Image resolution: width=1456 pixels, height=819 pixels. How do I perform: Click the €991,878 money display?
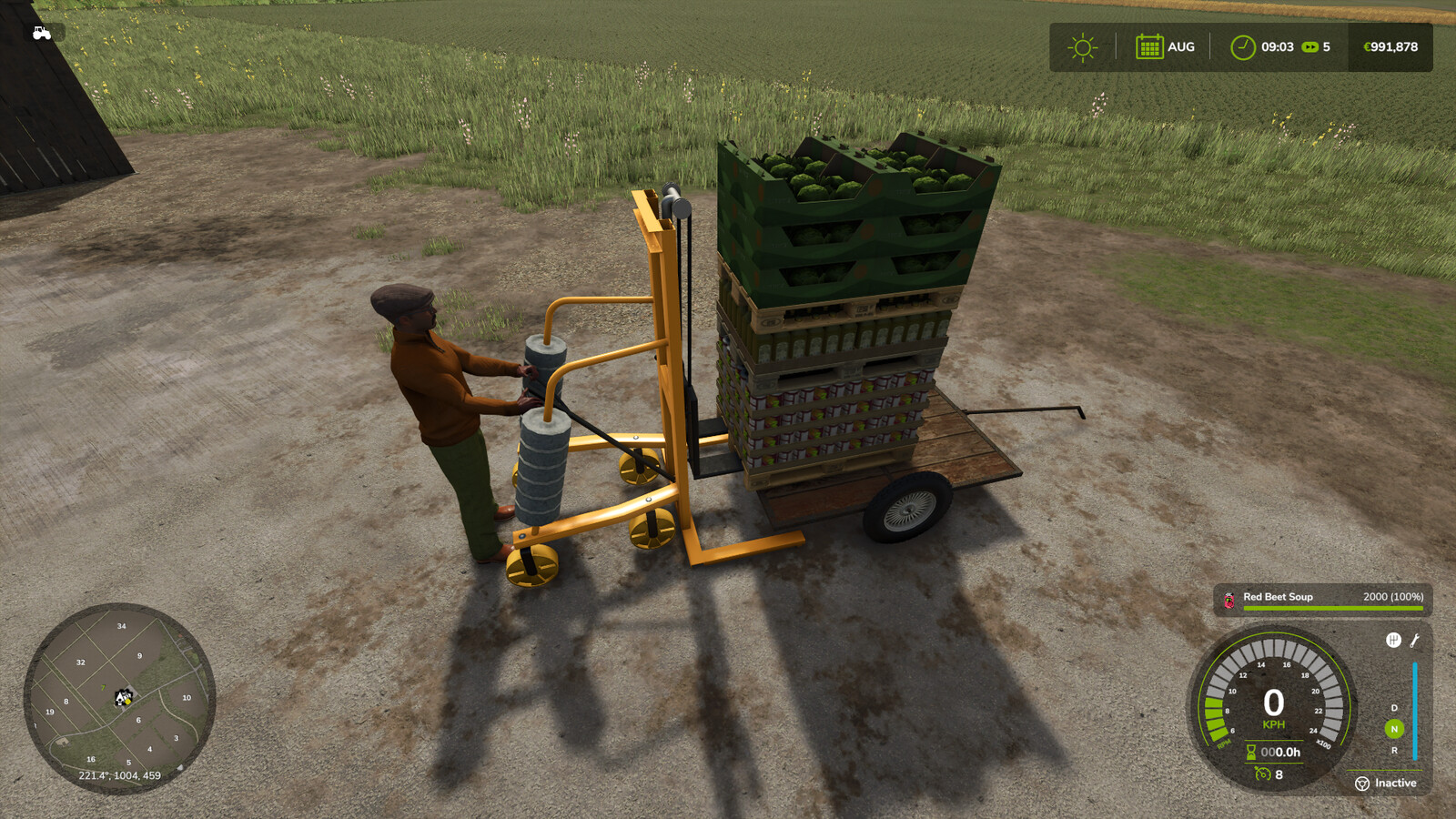click(x=1392, y=45)
